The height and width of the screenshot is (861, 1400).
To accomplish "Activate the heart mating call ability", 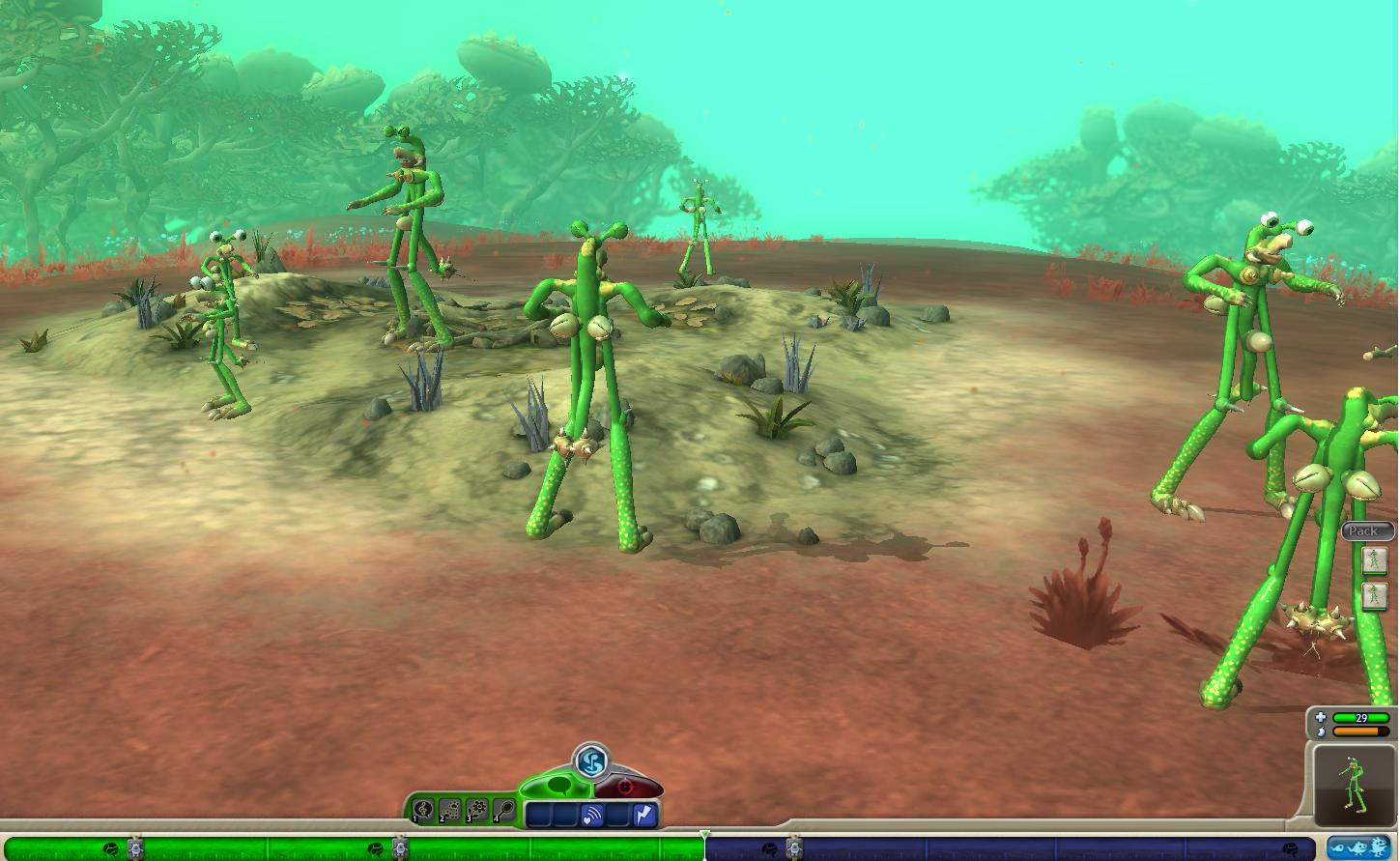I will click(x=591, y=817).
